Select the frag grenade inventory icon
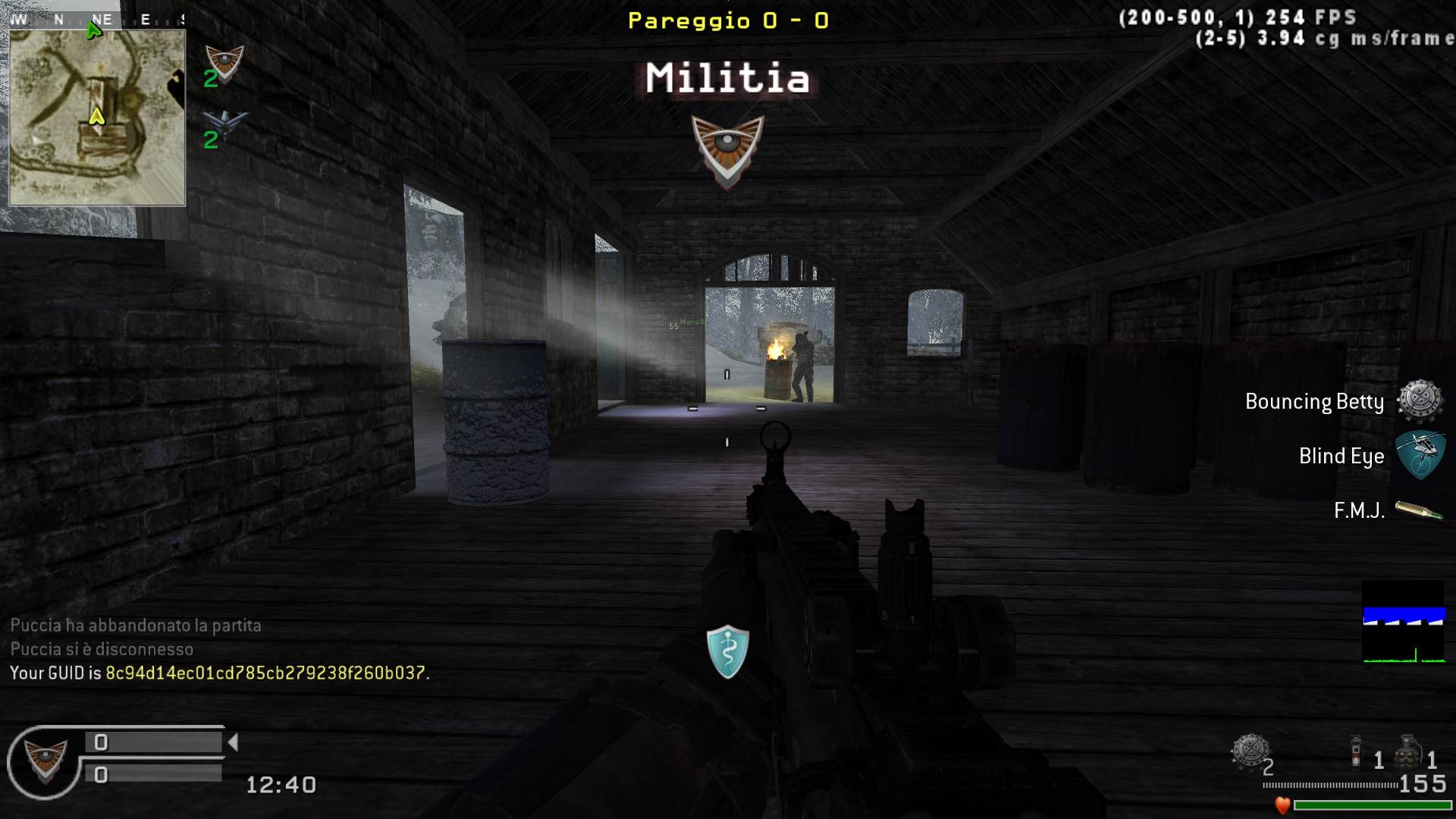This screenshot has height=819, width=1456. 1408,752
